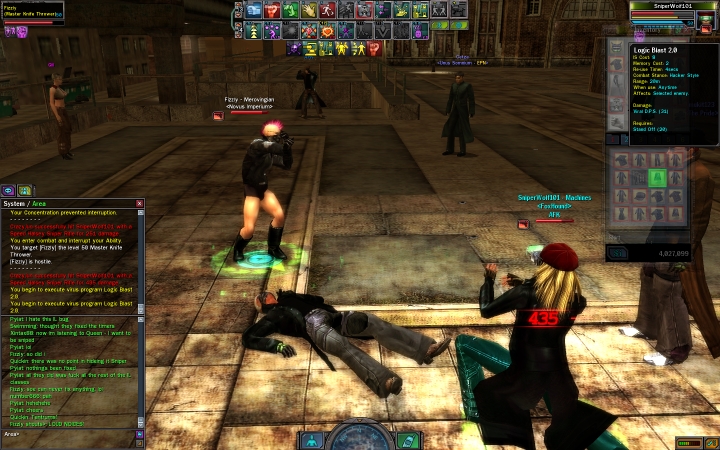Click the info currency display button

617,254
